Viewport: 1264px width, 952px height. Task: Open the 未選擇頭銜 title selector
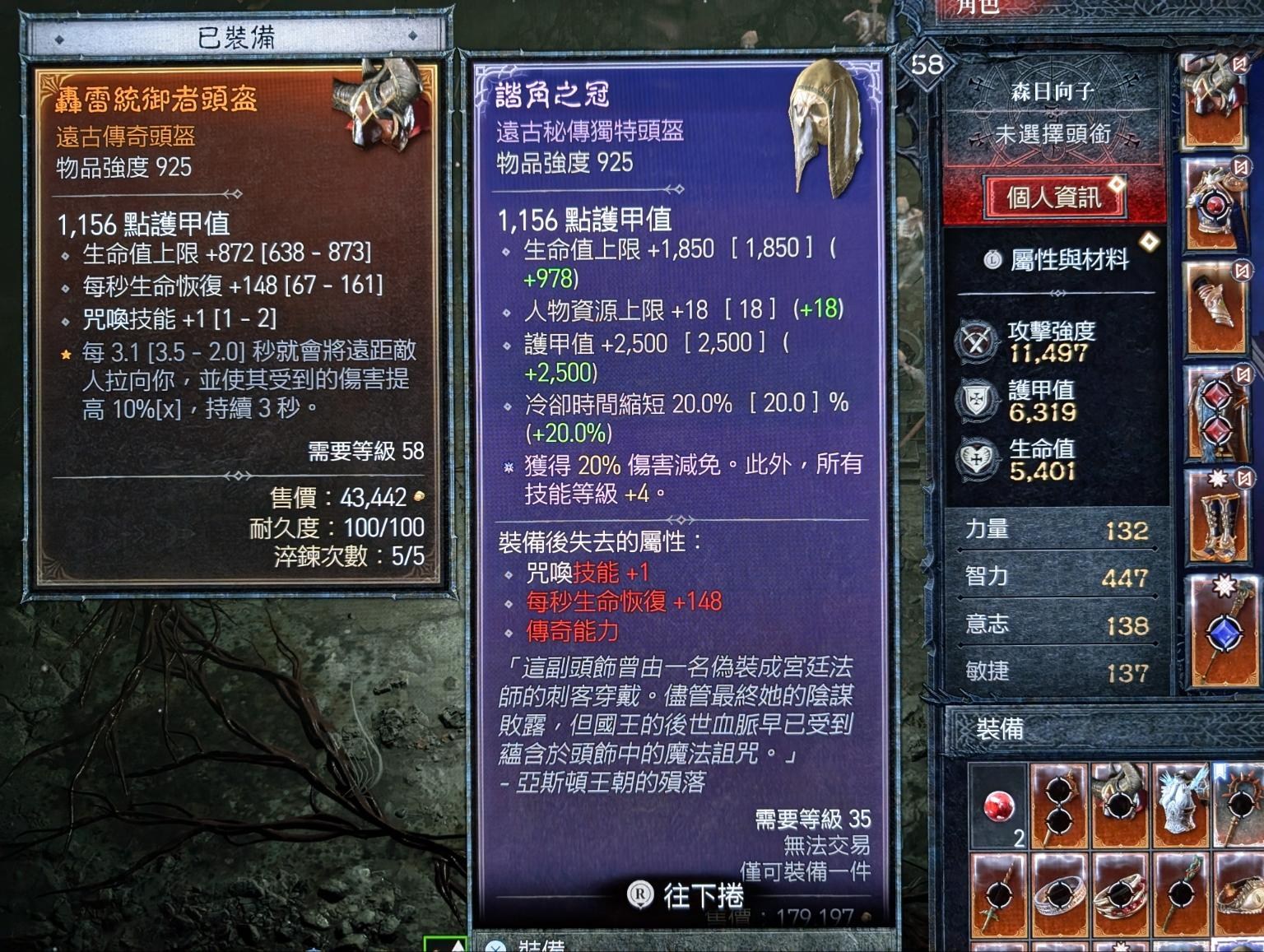(1053, 132)
